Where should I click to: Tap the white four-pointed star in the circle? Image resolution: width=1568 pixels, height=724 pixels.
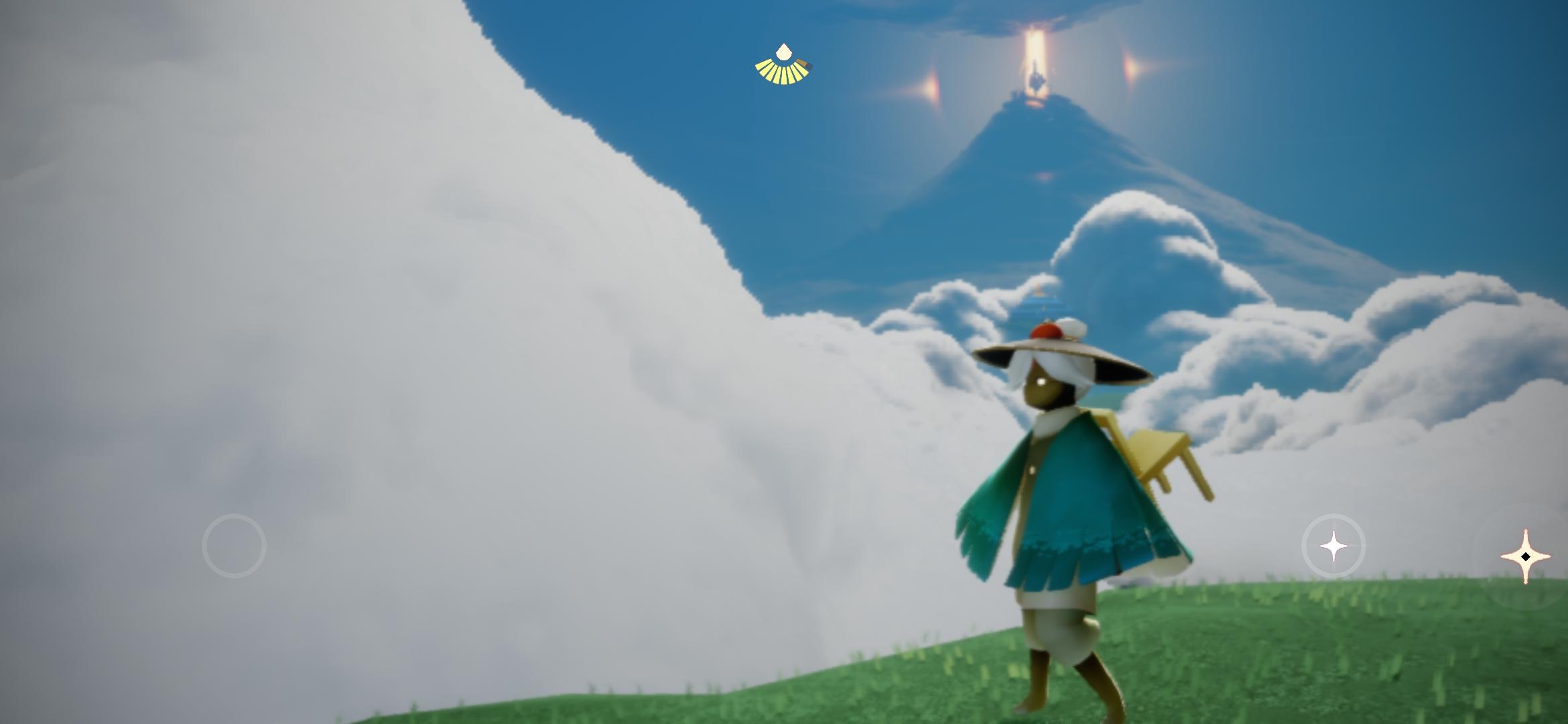coord(1333,546)
